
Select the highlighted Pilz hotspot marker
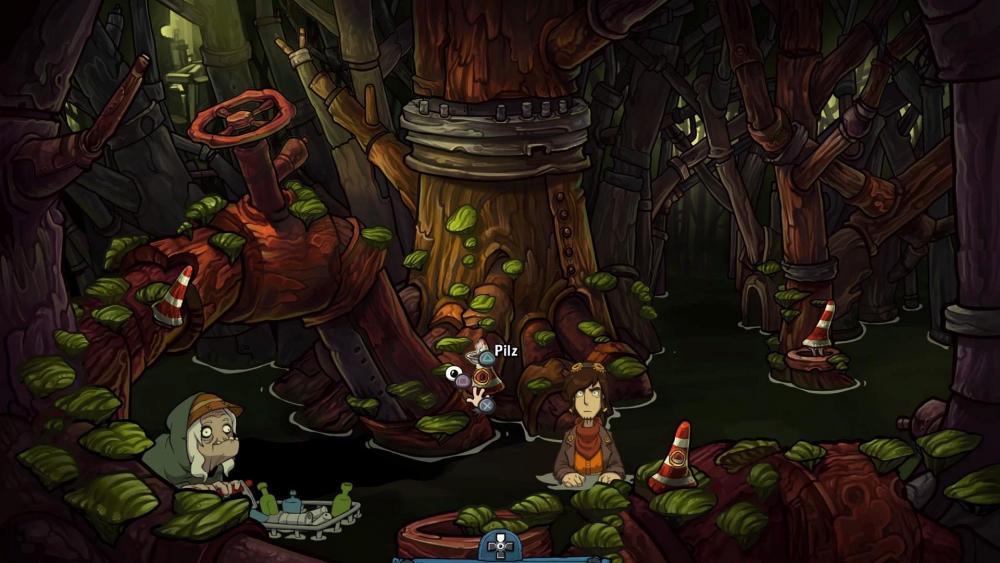click(x=482, y=377)
